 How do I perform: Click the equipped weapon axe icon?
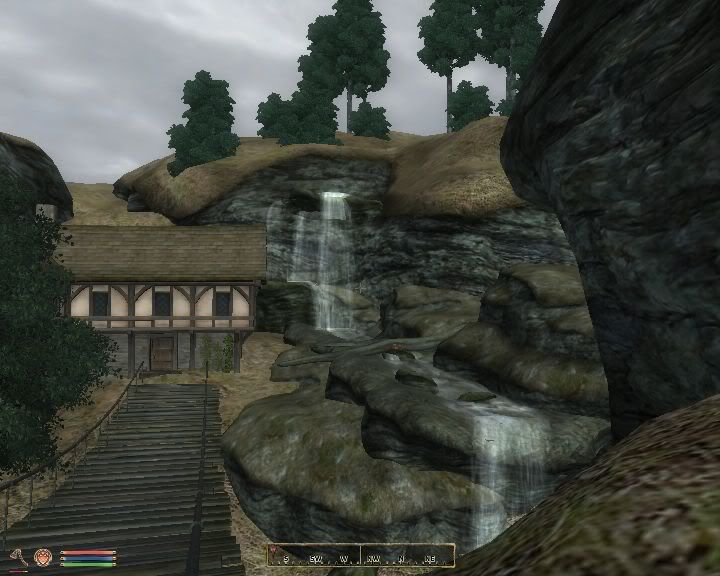(18, 556)
